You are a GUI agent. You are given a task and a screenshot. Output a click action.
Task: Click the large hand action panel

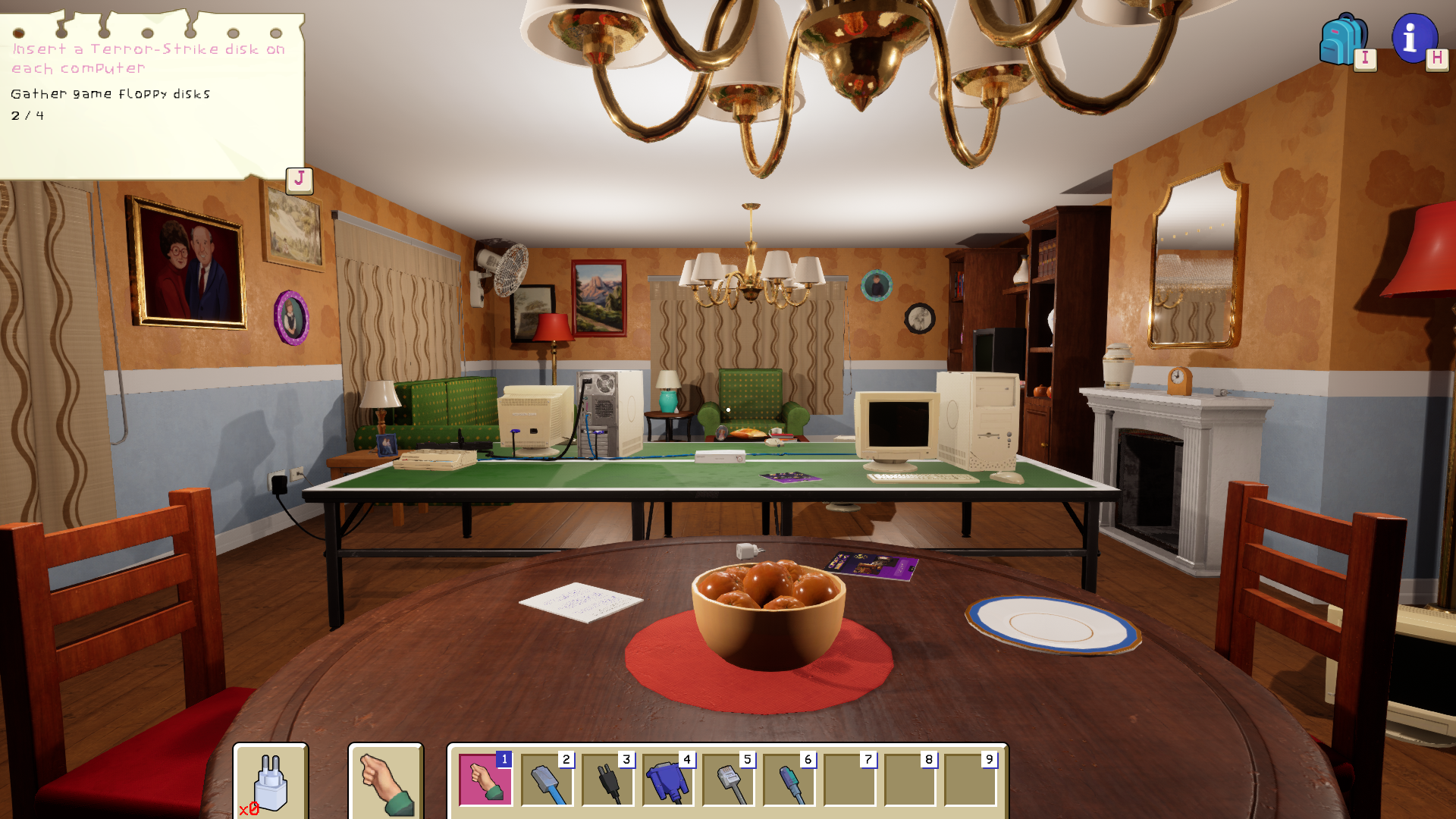point(385,782)
